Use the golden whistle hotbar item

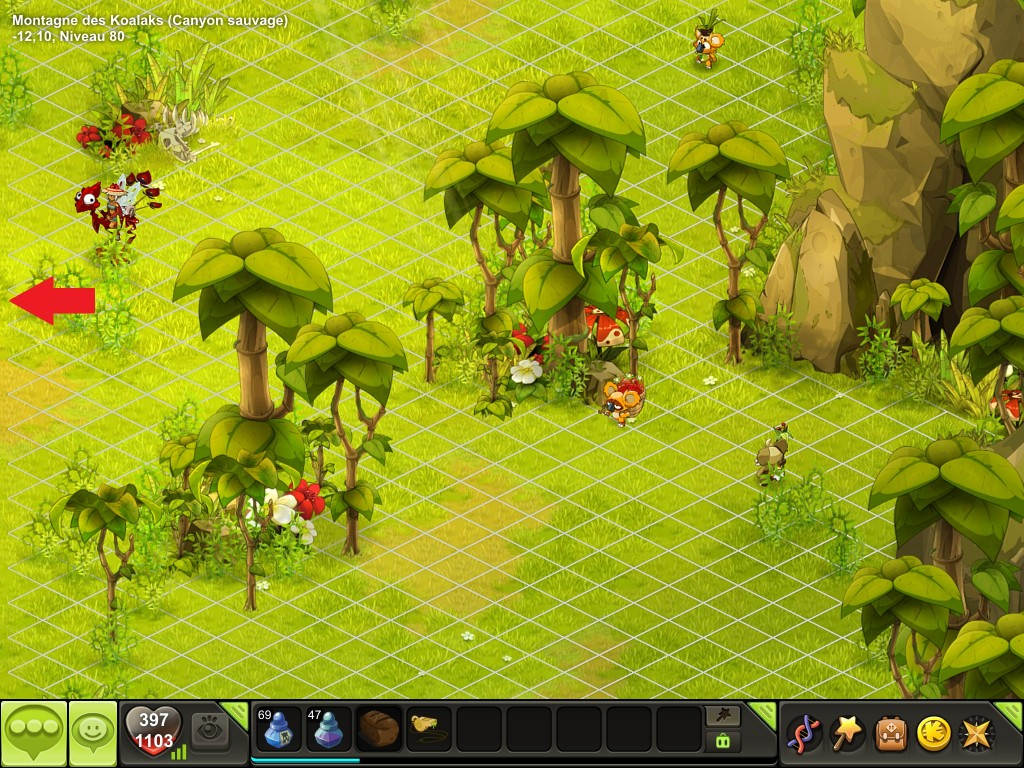[429, 729]
